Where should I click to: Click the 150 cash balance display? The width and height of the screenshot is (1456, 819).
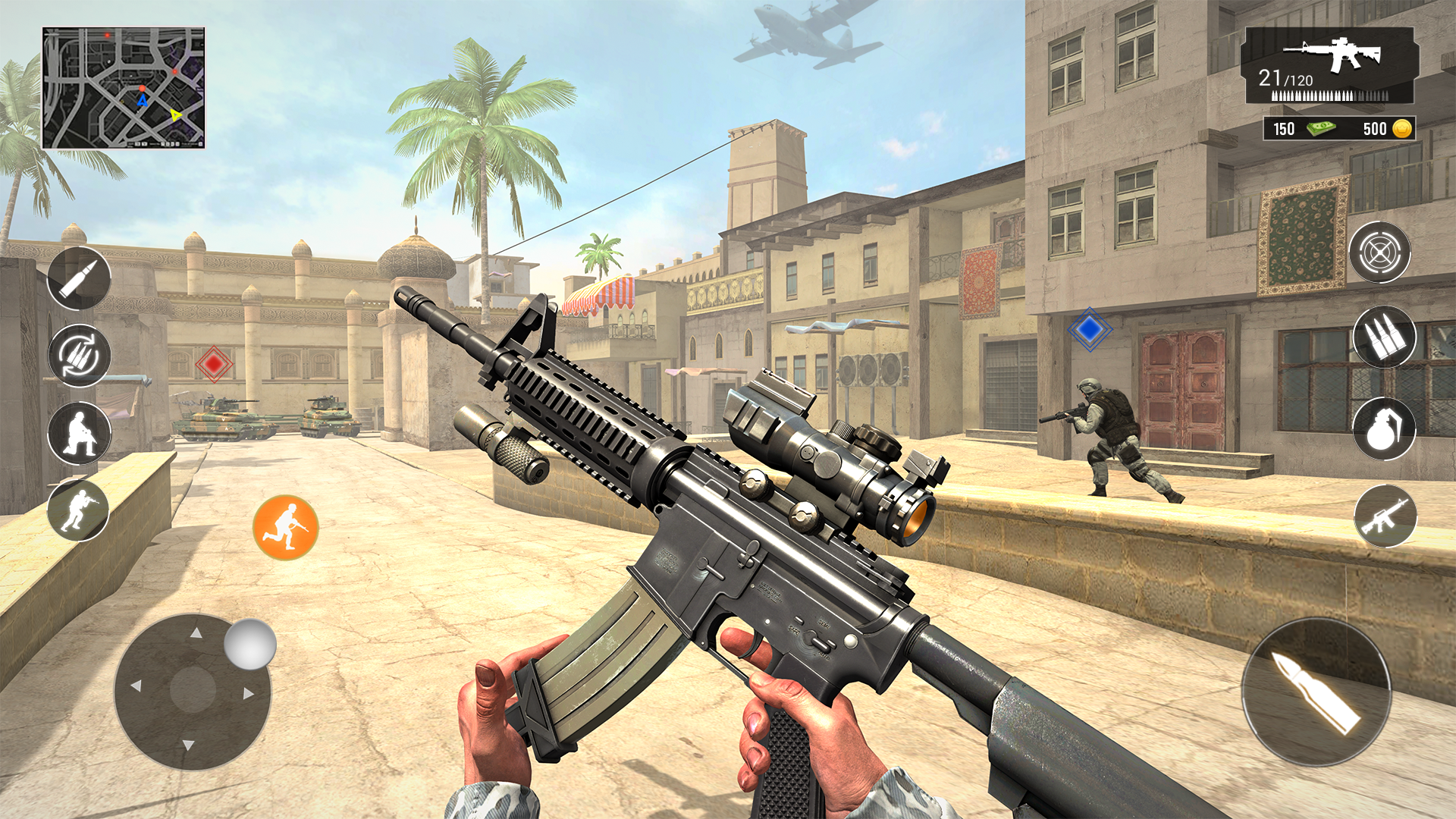pyautogui.click(x=1283, y=130)
